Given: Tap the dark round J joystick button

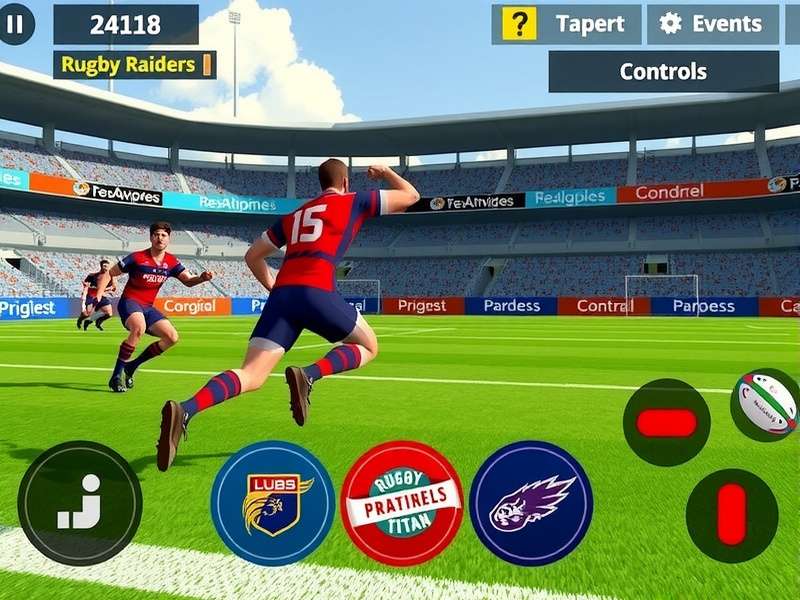Looking at the screenshot, I should click(80, 503).
